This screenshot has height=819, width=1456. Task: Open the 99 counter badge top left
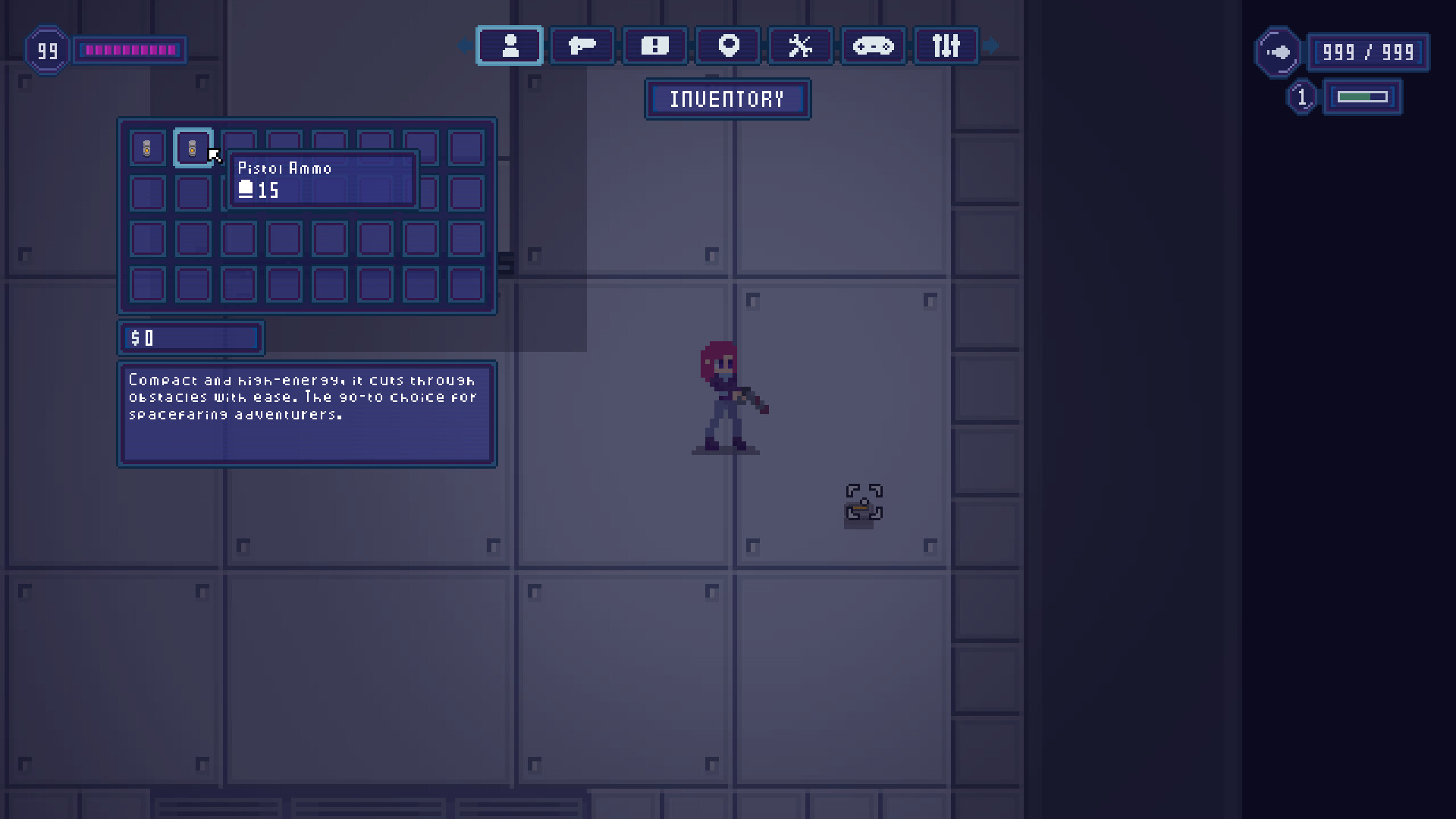point(46,50)
